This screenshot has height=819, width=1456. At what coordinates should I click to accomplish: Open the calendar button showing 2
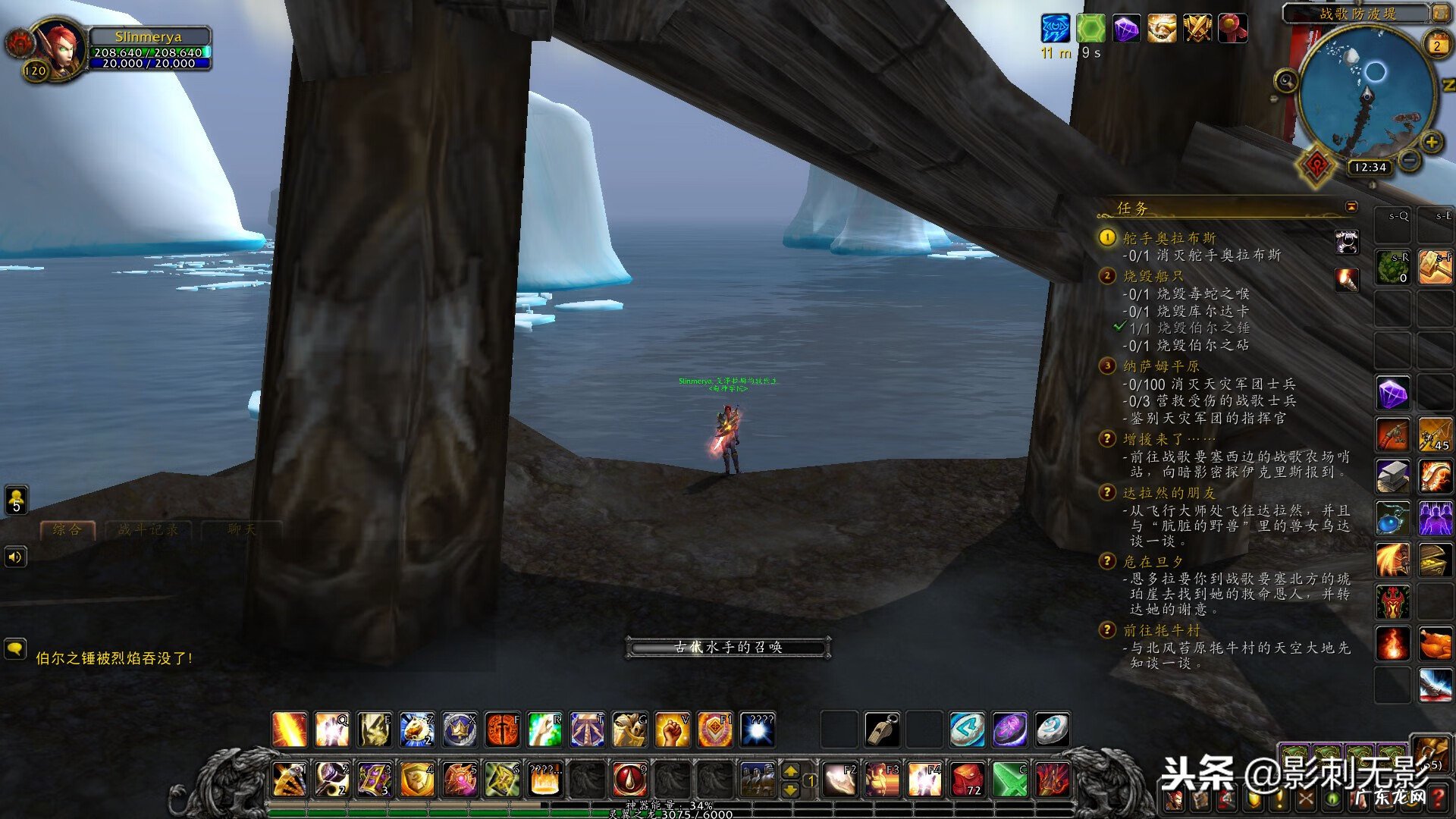(1436, 45)
